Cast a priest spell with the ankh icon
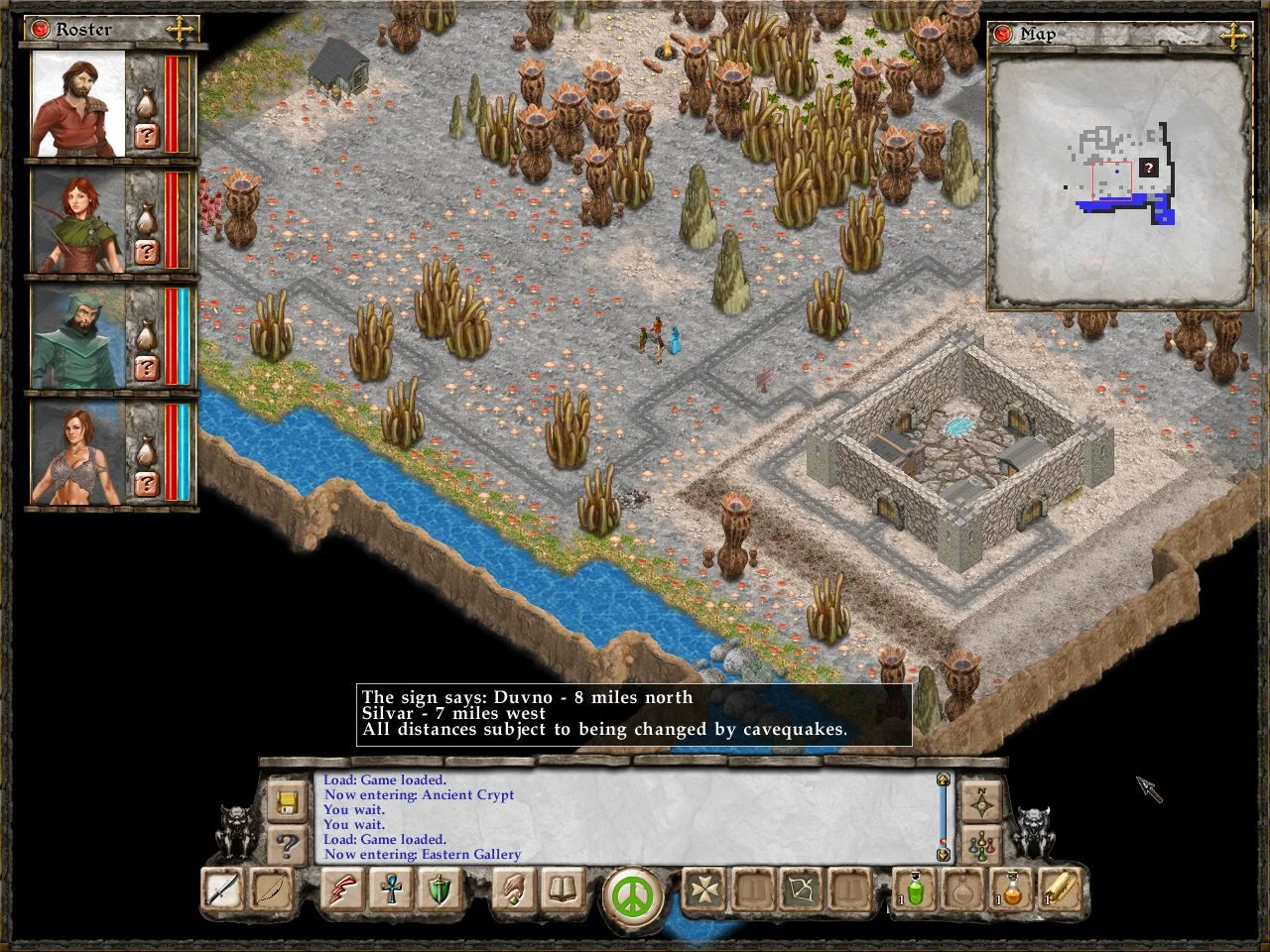 391,891
